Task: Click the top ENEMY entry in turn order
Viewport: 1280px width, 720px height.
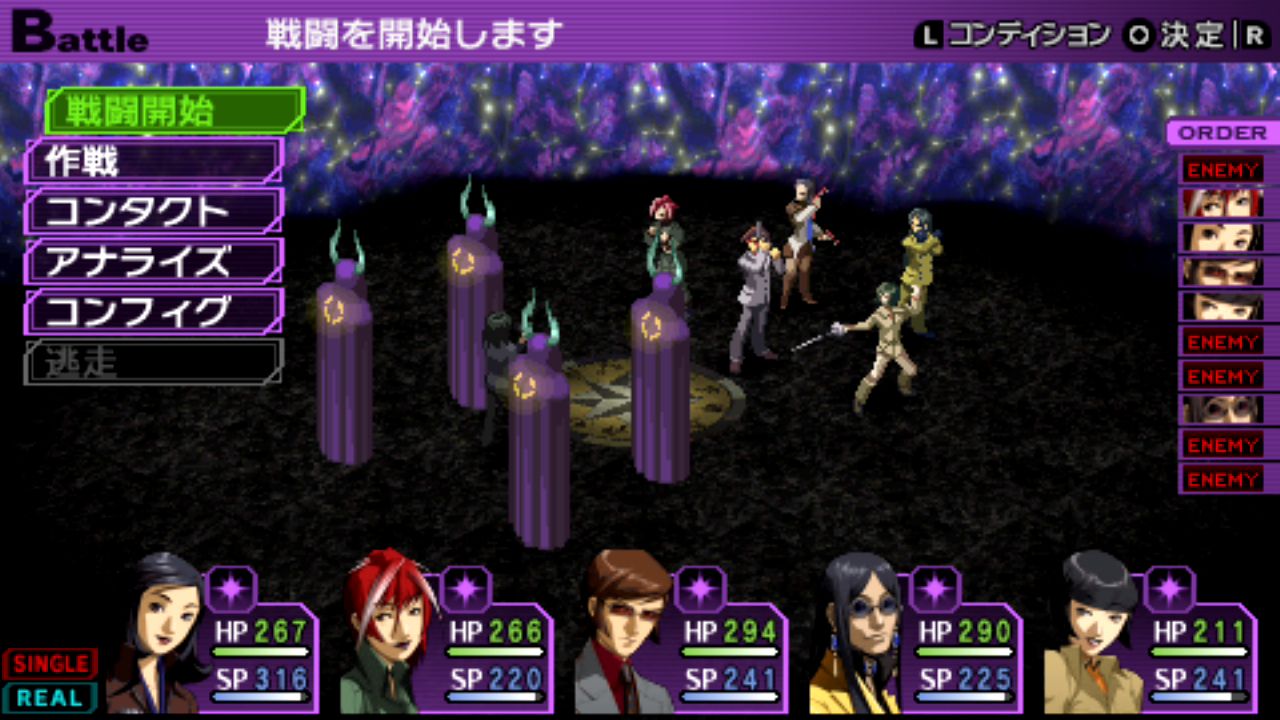Action: coord(1221,169)
